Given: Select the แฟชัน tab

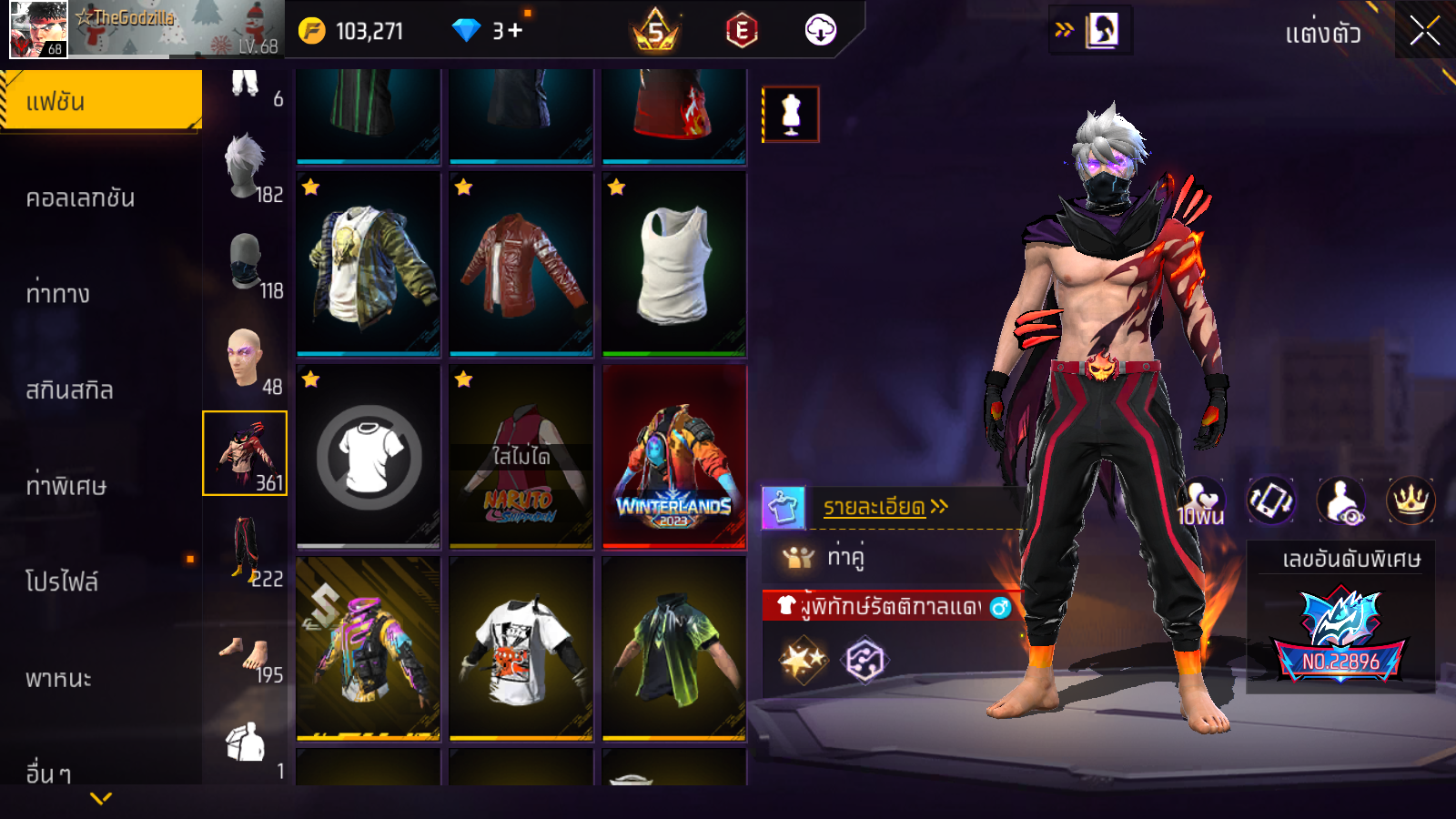Looking at the screenshot, I should coord(101,101).
